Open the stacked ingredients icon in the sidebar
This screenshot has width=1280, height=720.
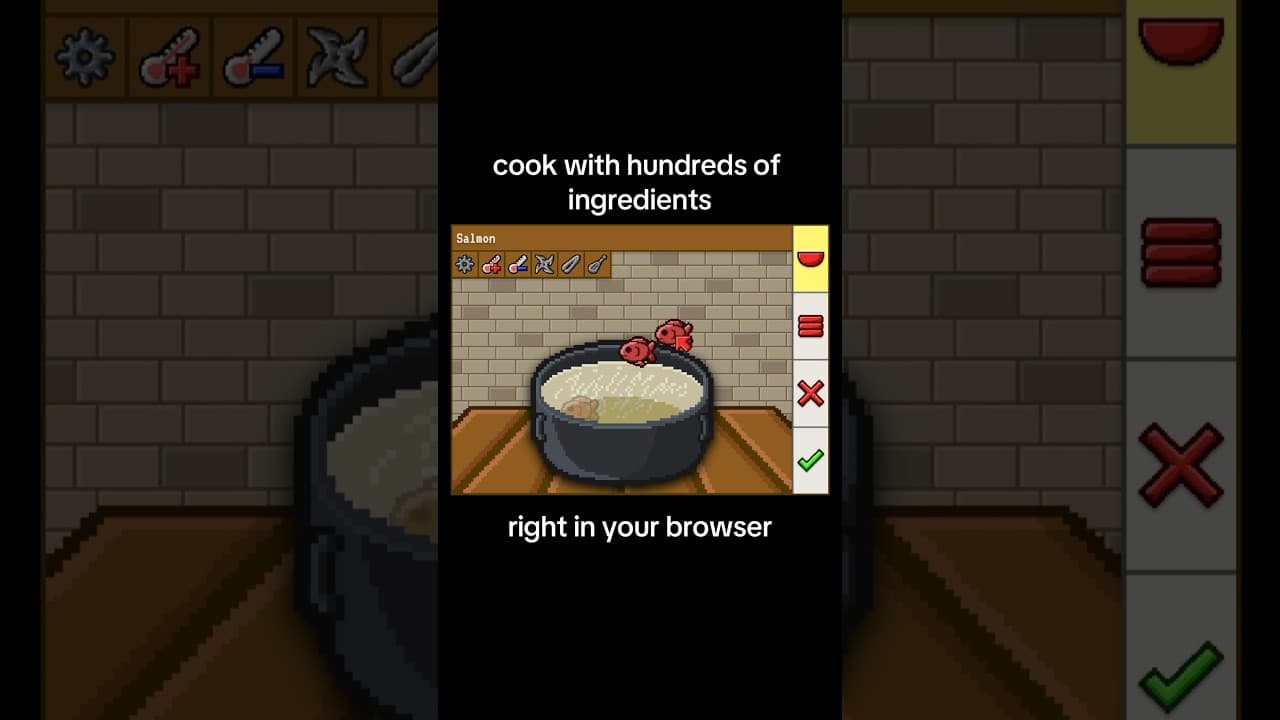tap(811, 326)
